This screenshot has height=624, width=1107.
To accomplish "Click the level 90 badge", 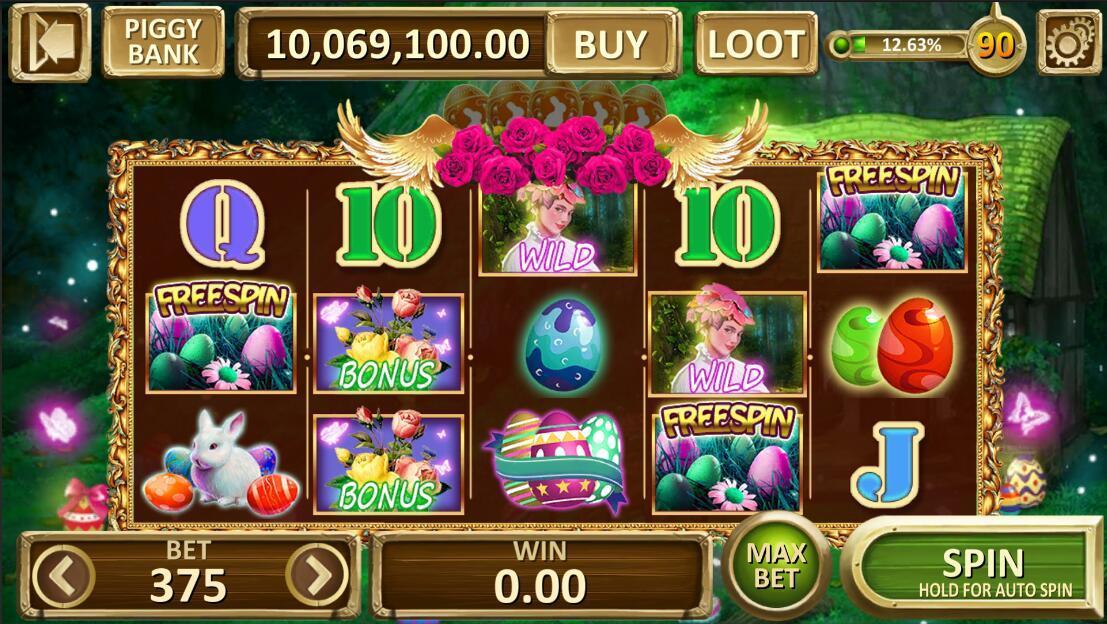I will click(992, 44).
